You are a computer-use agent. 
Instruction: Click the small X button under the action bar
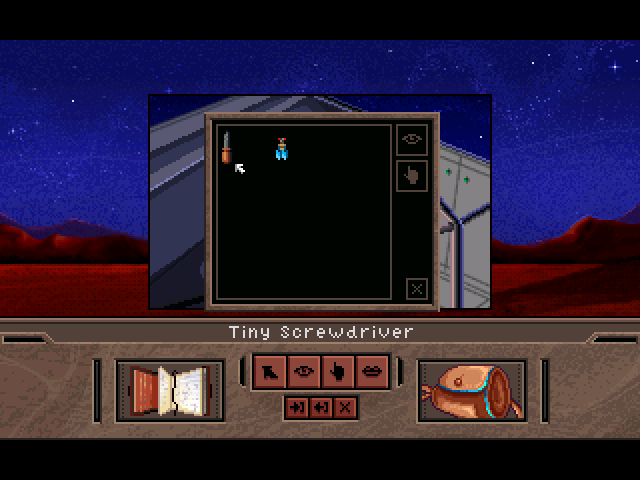tap(345, 407)
